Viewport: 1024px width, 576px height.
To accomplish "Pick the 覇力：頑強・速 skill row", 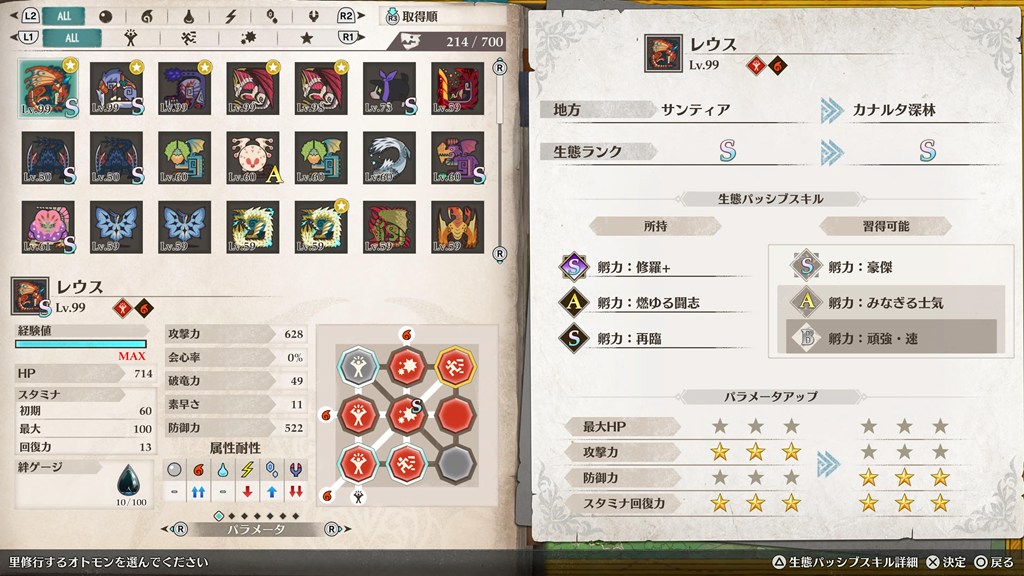I will (x=882, y=338).
